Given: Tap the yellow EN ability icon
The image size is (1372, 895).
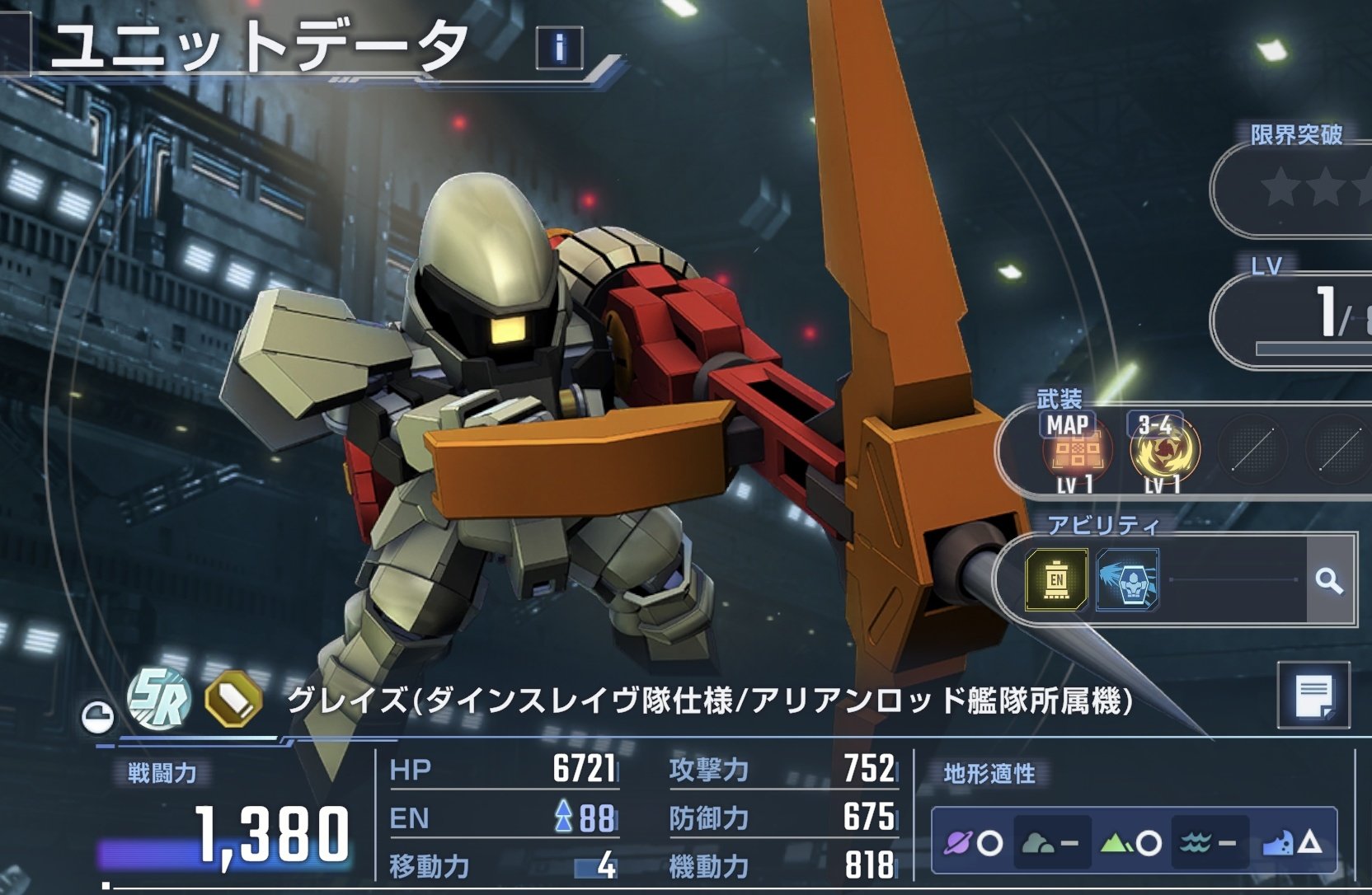Looking at the screenshot, I should (1056, 580).
